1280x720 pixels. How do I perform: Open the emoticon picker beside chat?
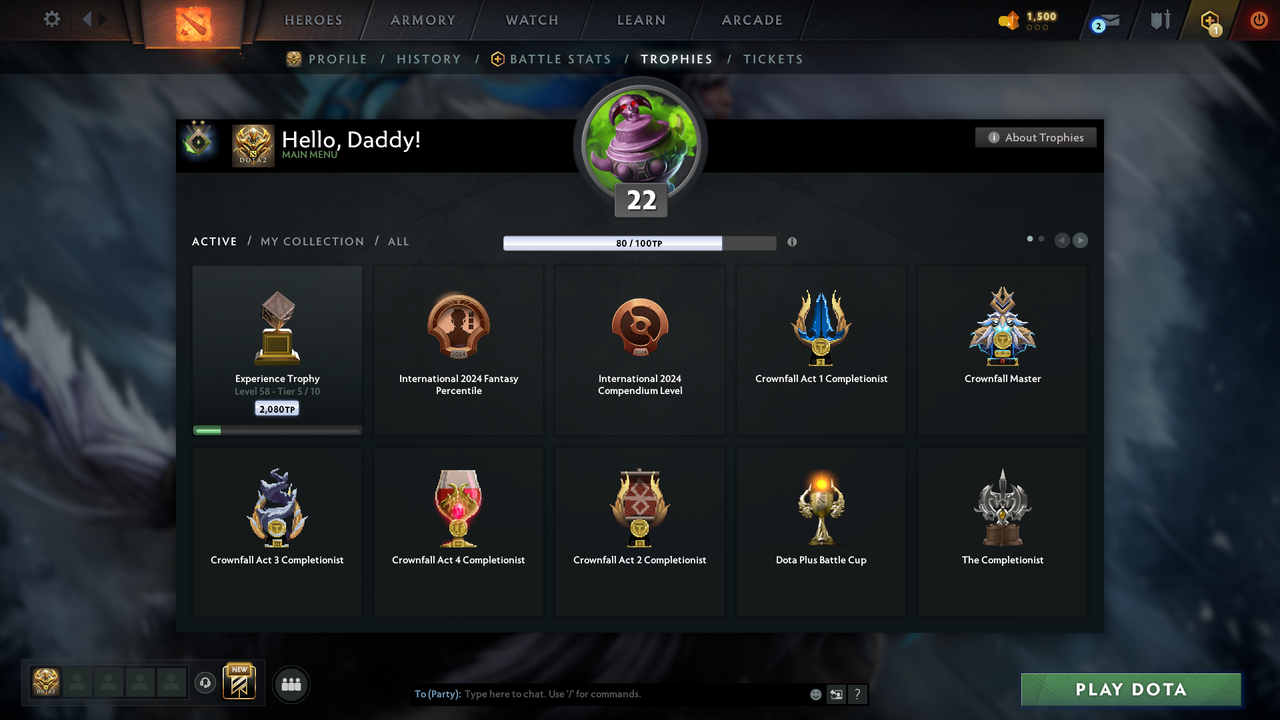click(815, 693)
